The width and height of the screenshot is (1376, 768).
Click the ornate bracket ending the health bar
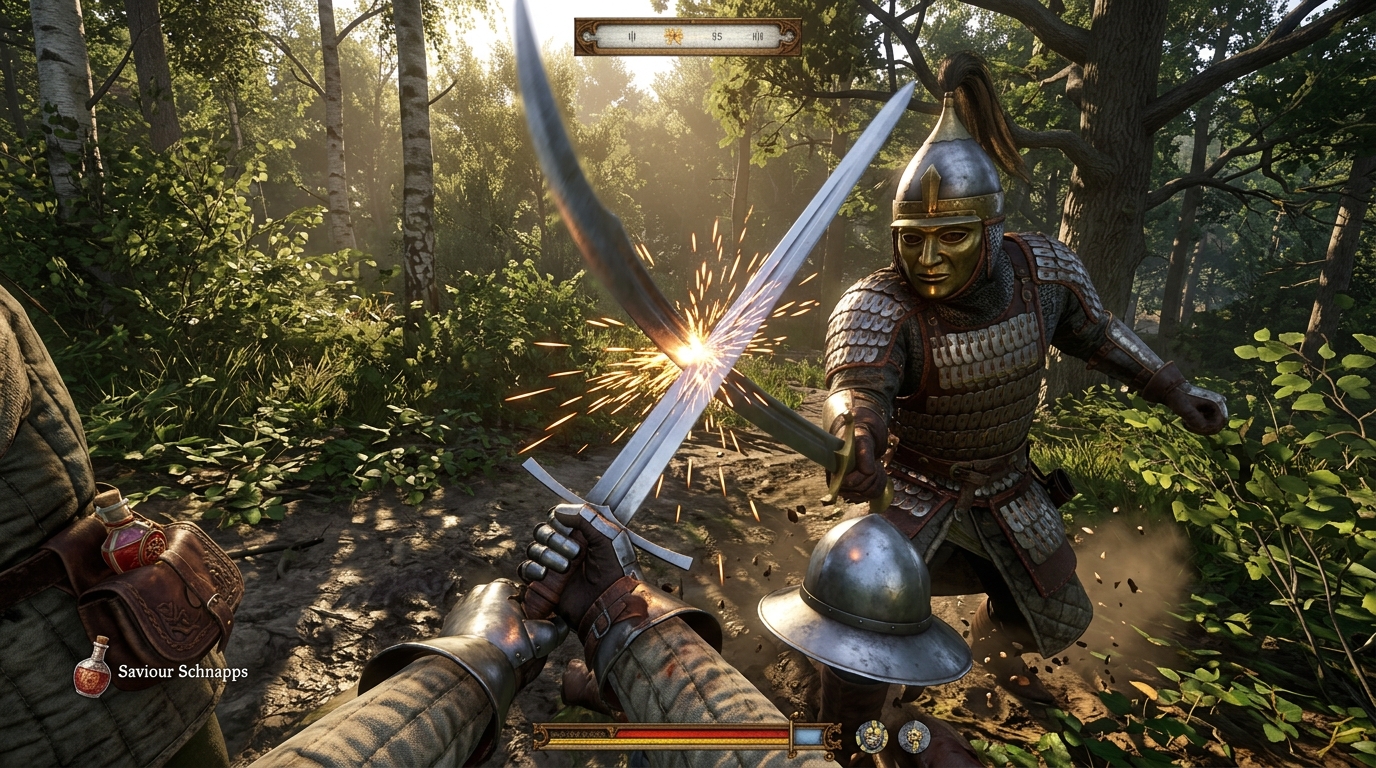[x=831, y=735]
